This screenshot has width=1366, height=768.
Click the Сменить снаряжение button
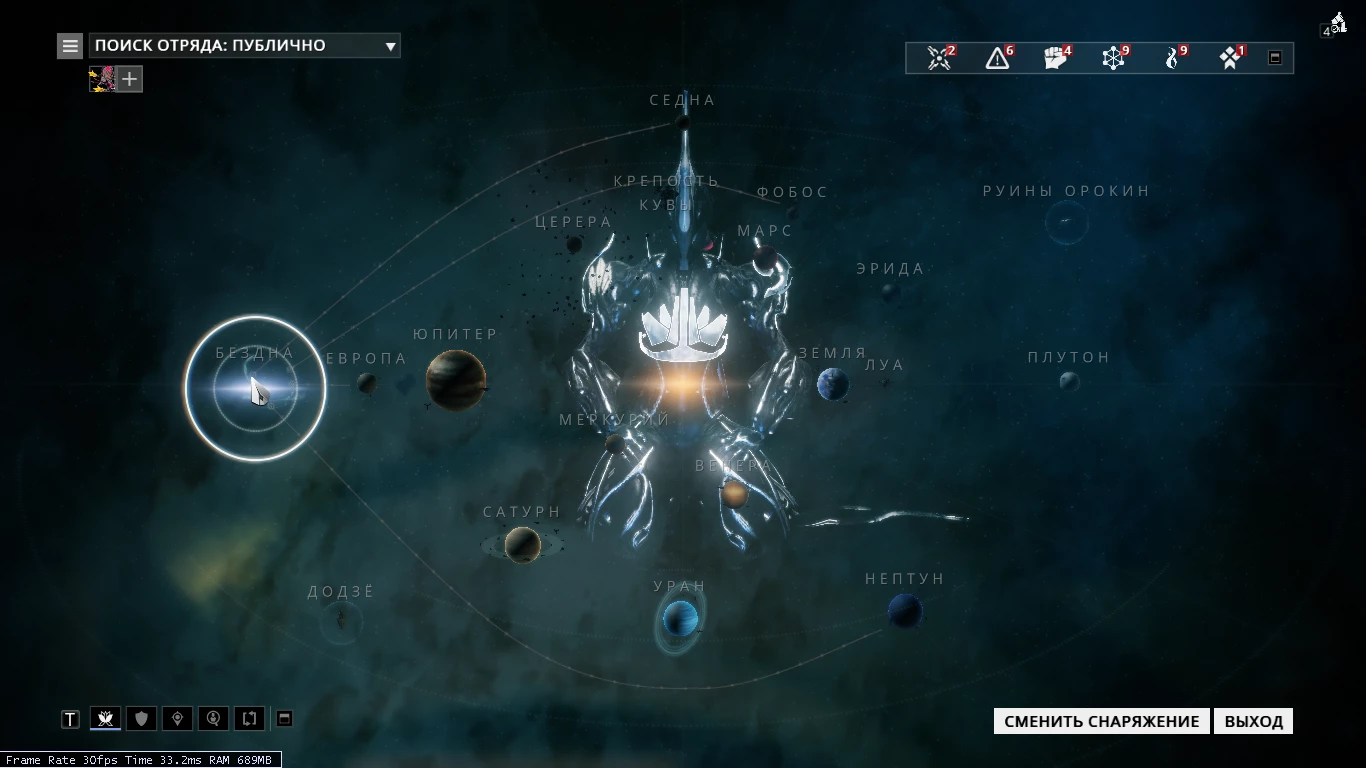tap(1101, 722)
